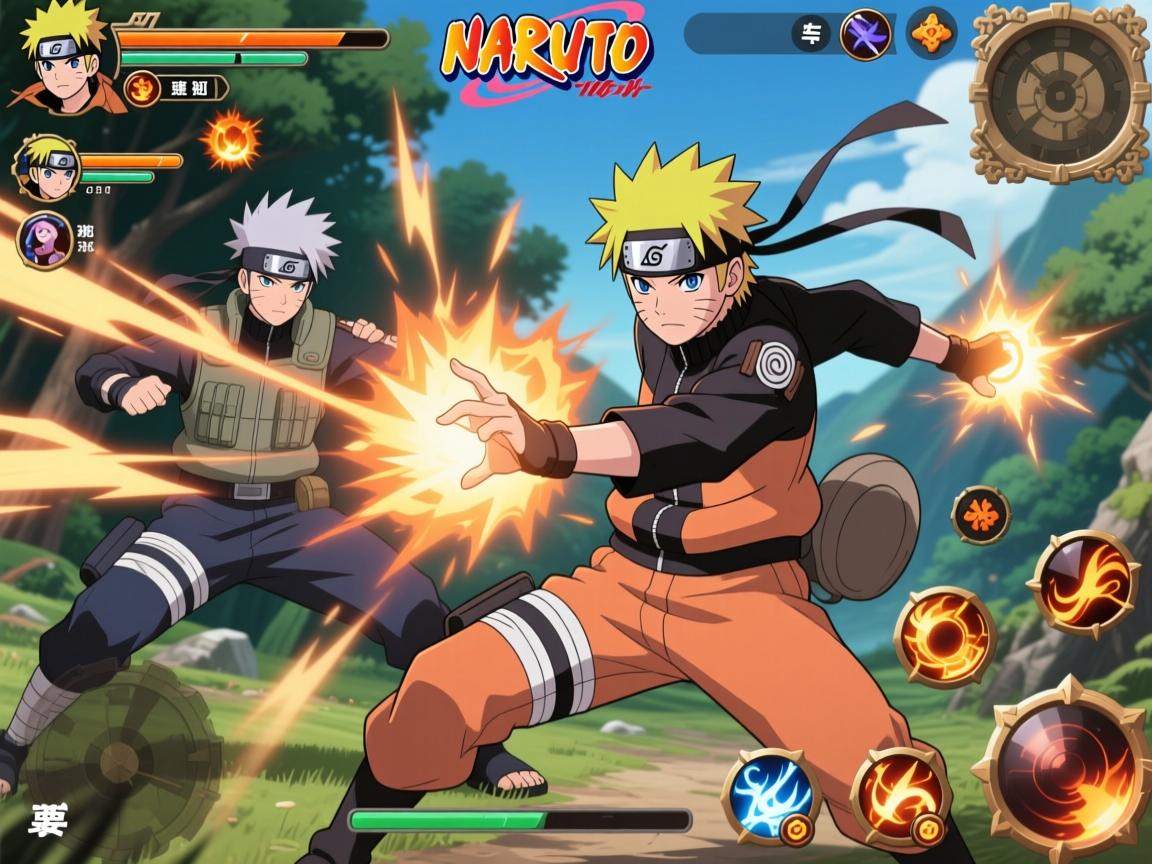Tap the small round orange glyph button
1152x864 pixels.
point(980,514)
